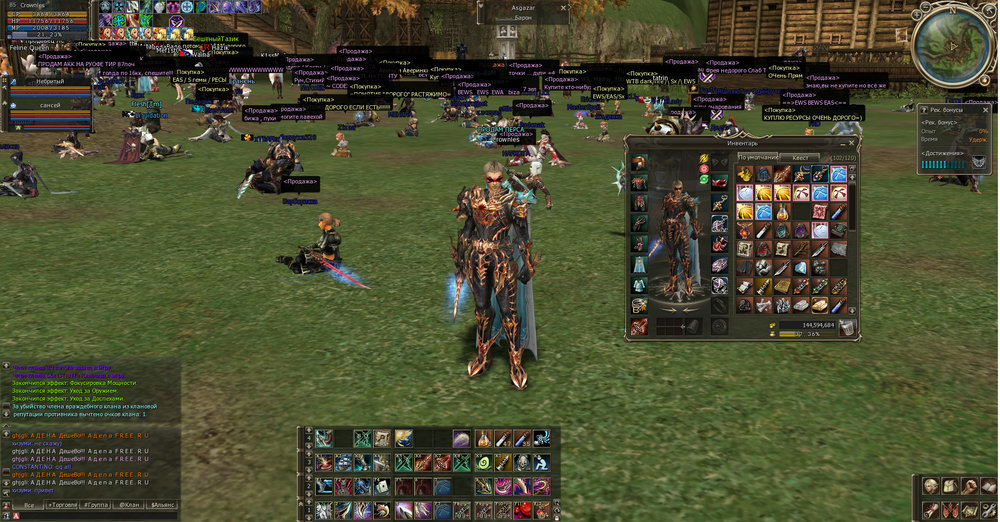Click the equipped weapon slot in inventory
The height and width of the screenshot is (522, 1000).
[x=638, y=325]
